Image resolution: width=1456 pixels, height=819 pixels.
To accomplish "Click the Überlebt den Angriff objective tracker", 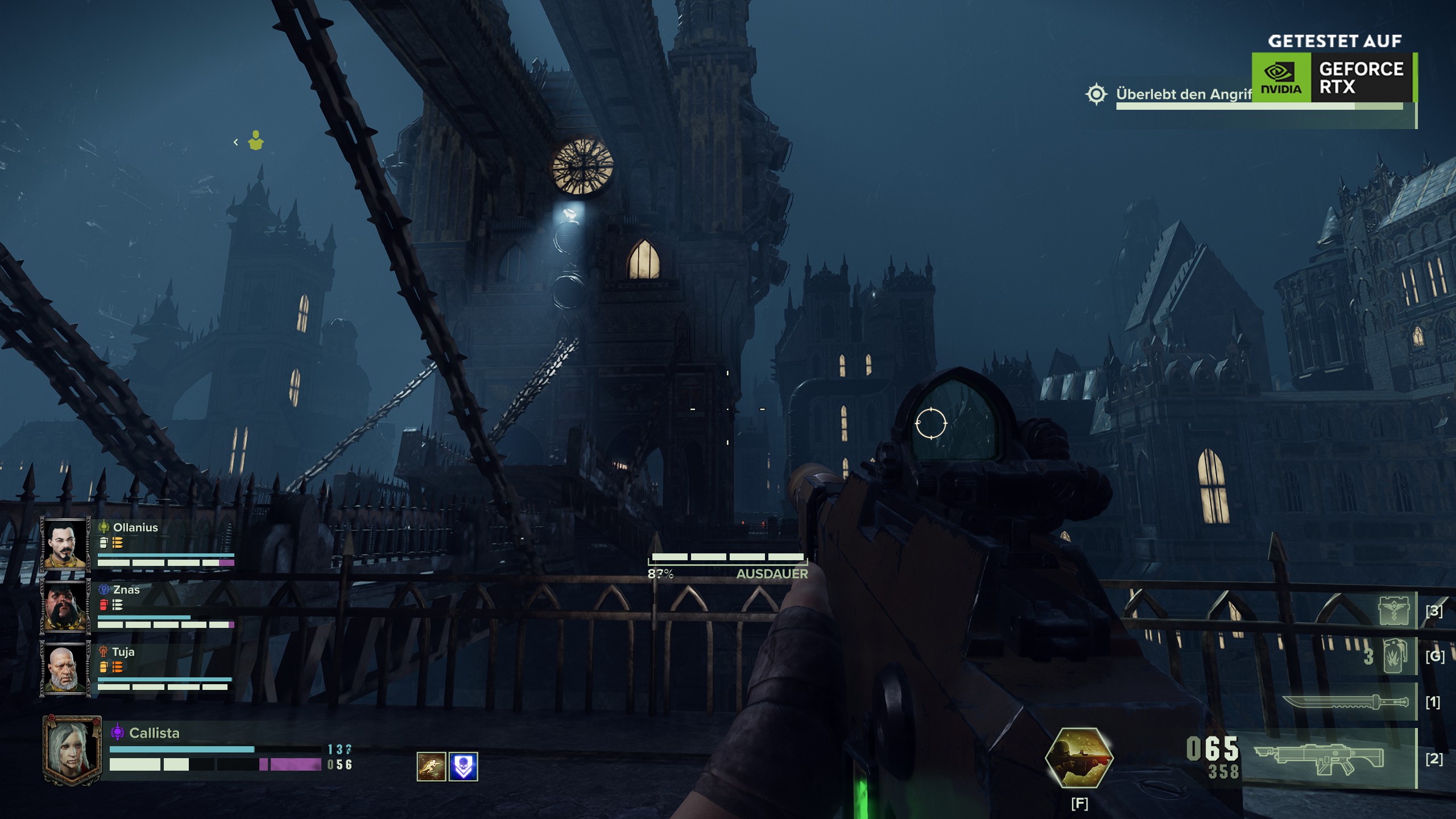I will click(1183, 94).
